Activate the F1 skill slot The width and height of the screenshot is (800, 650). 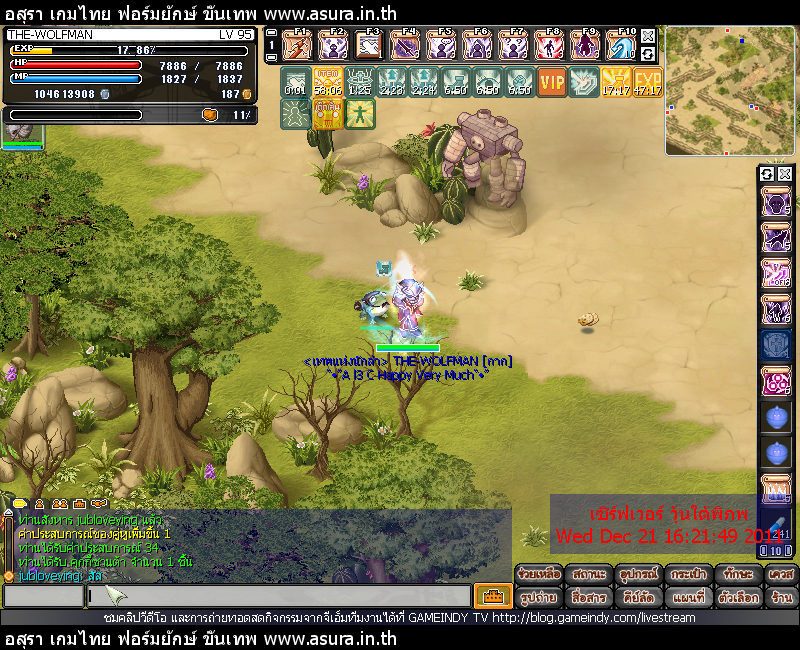(x=297, y=45)
